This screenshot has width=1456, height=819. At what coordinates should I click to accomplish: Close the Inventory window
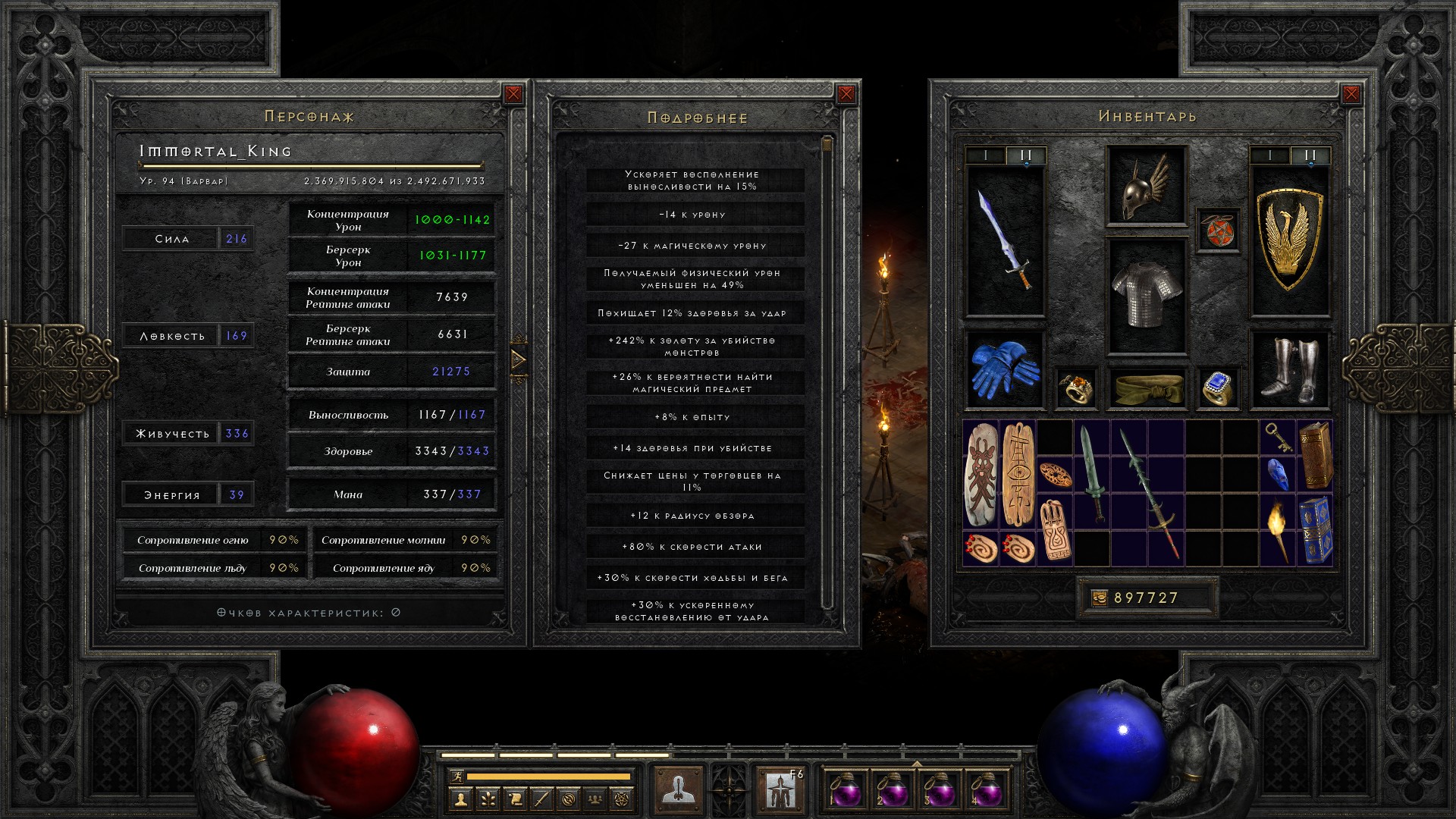(x=1351, y=94)
